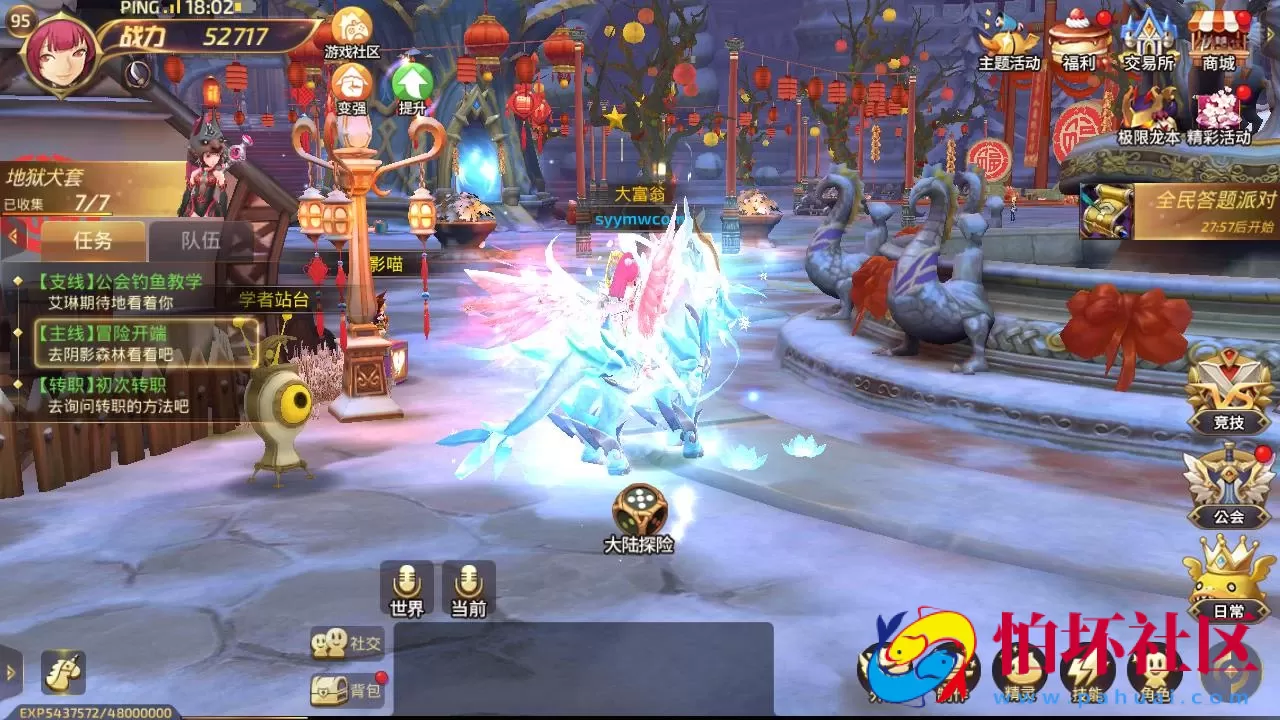Open the 社交 social menu

coord(348,644)
